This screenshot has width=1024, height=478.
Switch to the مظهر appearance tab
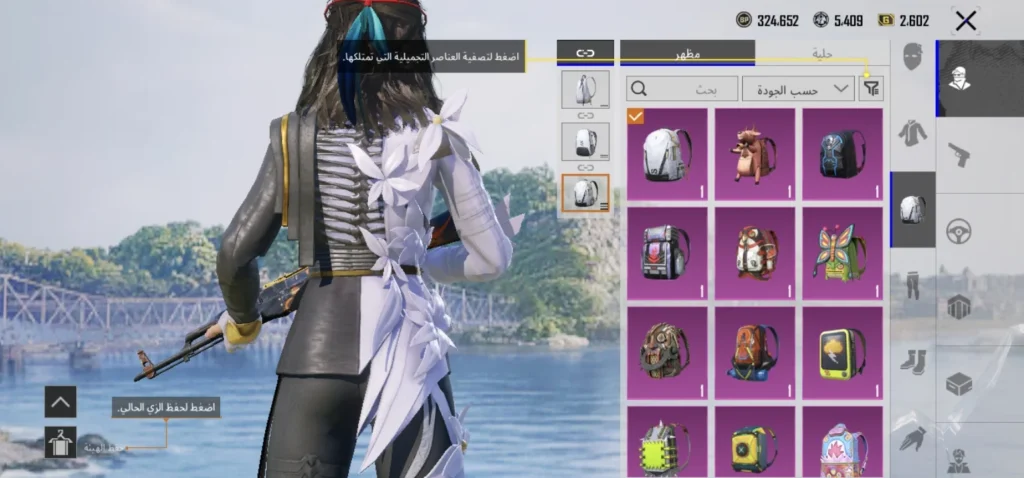(x=687, y=52)
